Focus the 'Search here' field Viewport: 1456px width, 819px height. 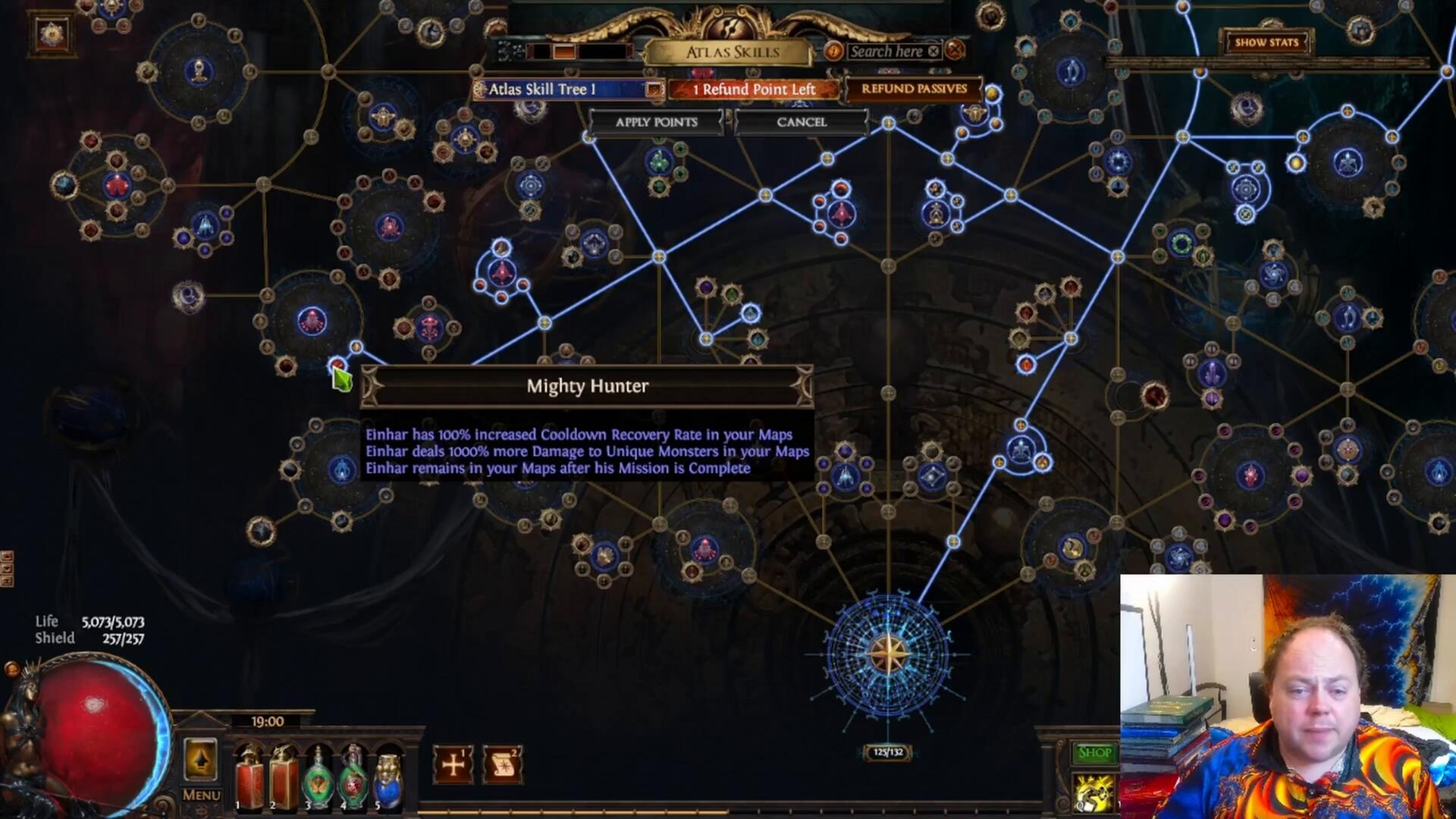[x=886, y=52]
